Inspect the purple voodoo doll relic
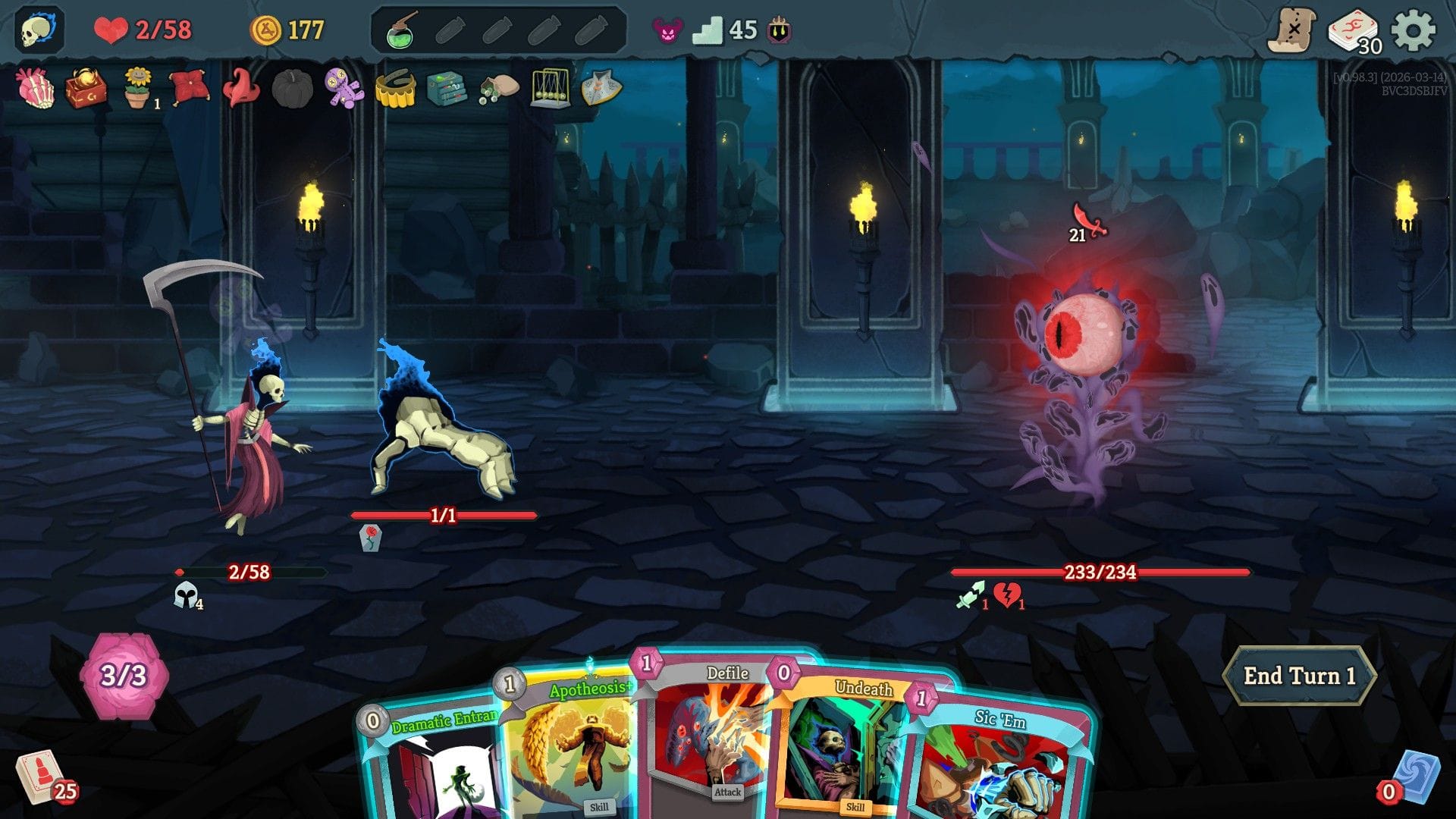1456x819 pixels. coord(344,88)
